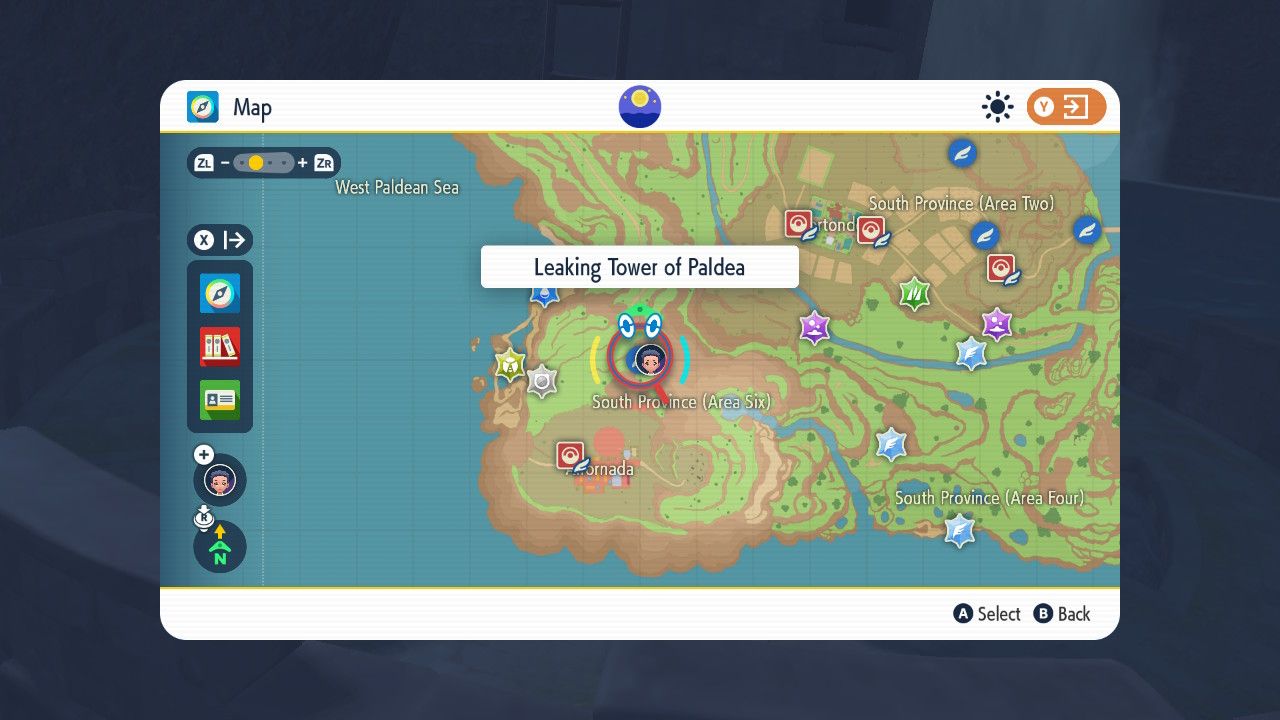Select the weather sun icon in the header
This screenshot has width=1280, height=720.
(996, 106)
